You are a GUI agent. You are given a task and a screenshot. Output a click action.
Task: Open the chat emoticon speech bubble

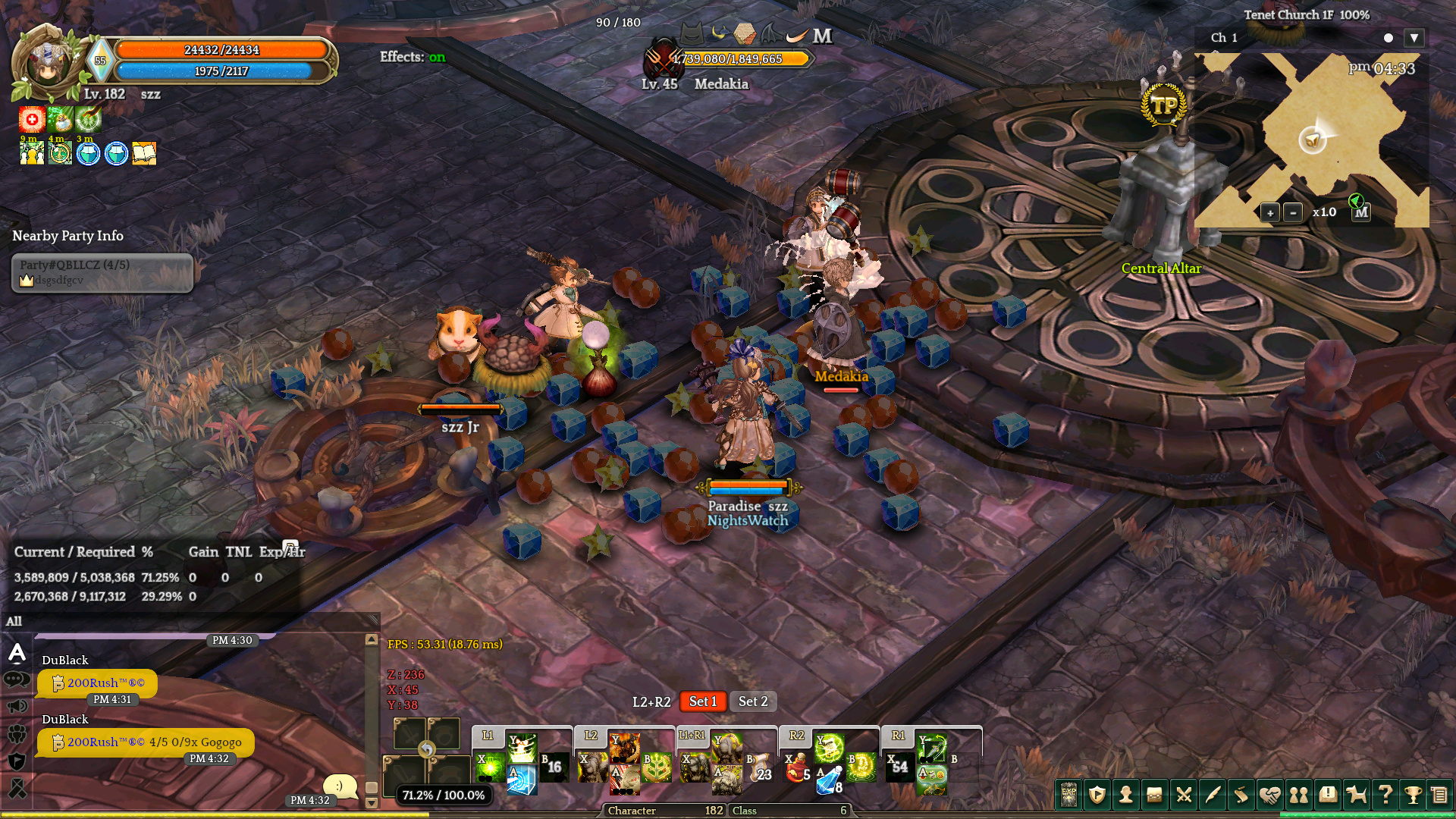pos(340,786)
